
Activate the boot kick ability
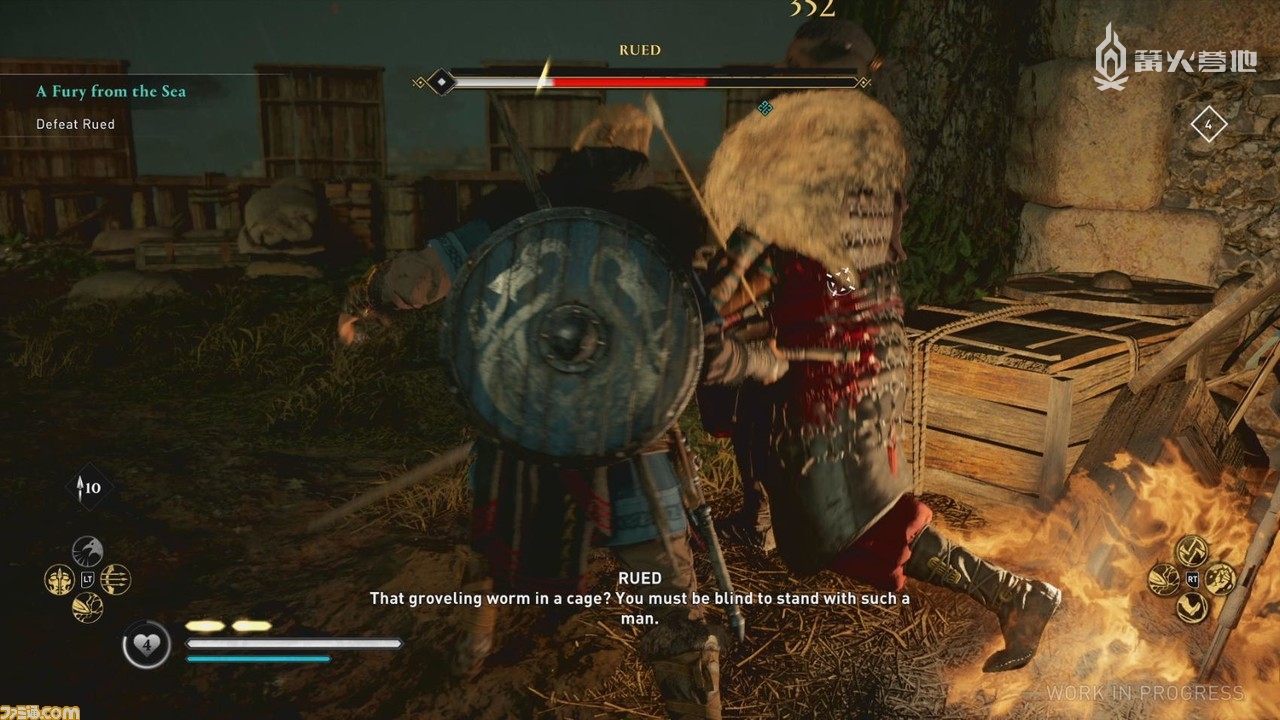pyautogui.click(x=1191, y=607)
